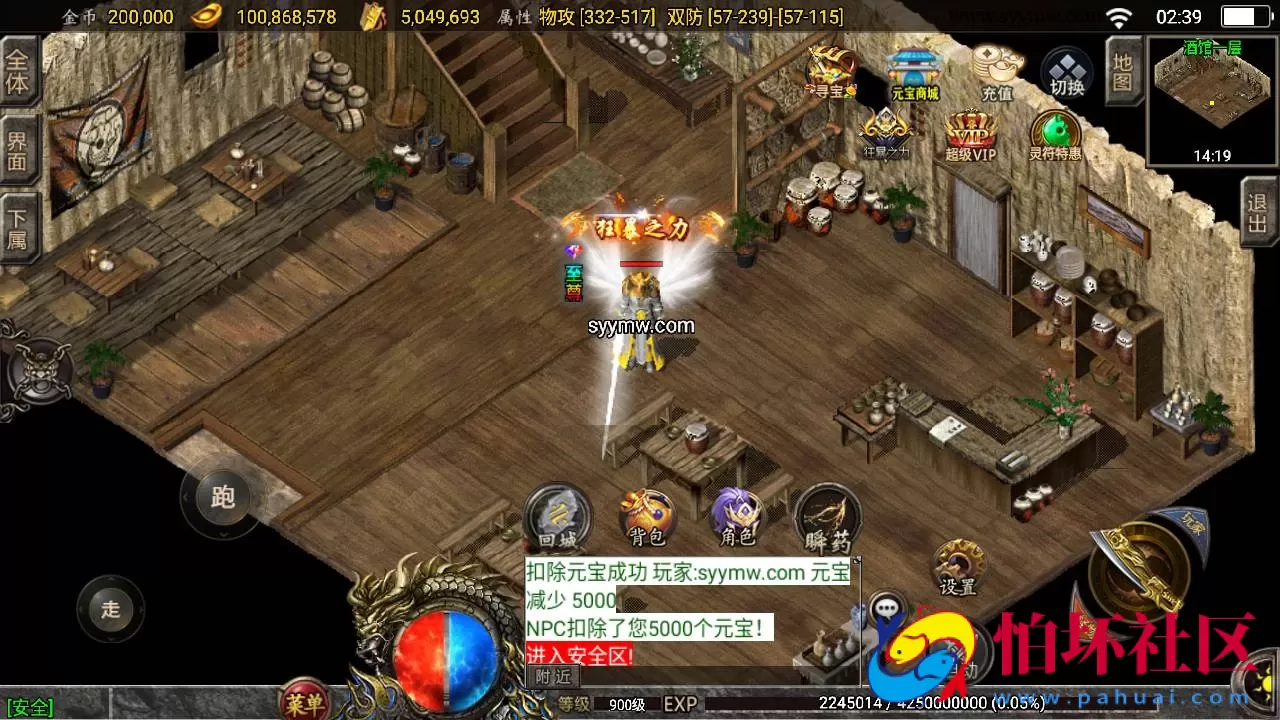1280x720 pixels.
Task: Expand the 界面 interface panel
Action: 20,151
